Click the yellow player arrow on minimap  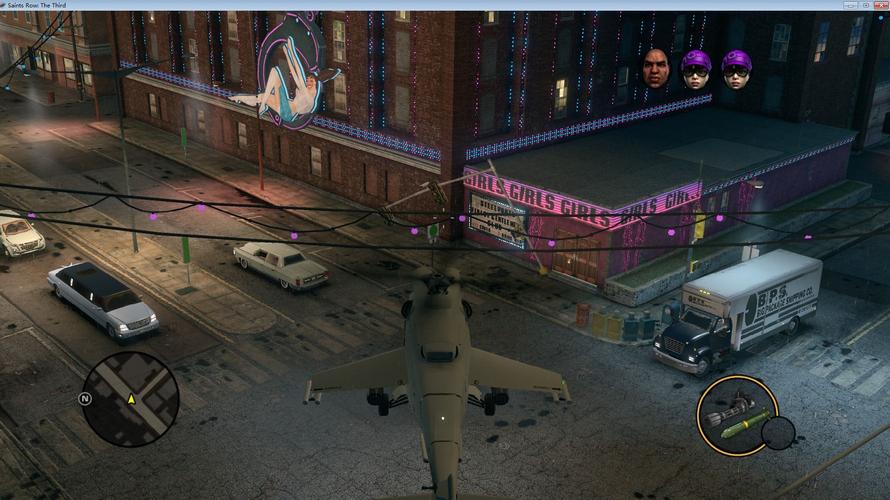[131, 399]
